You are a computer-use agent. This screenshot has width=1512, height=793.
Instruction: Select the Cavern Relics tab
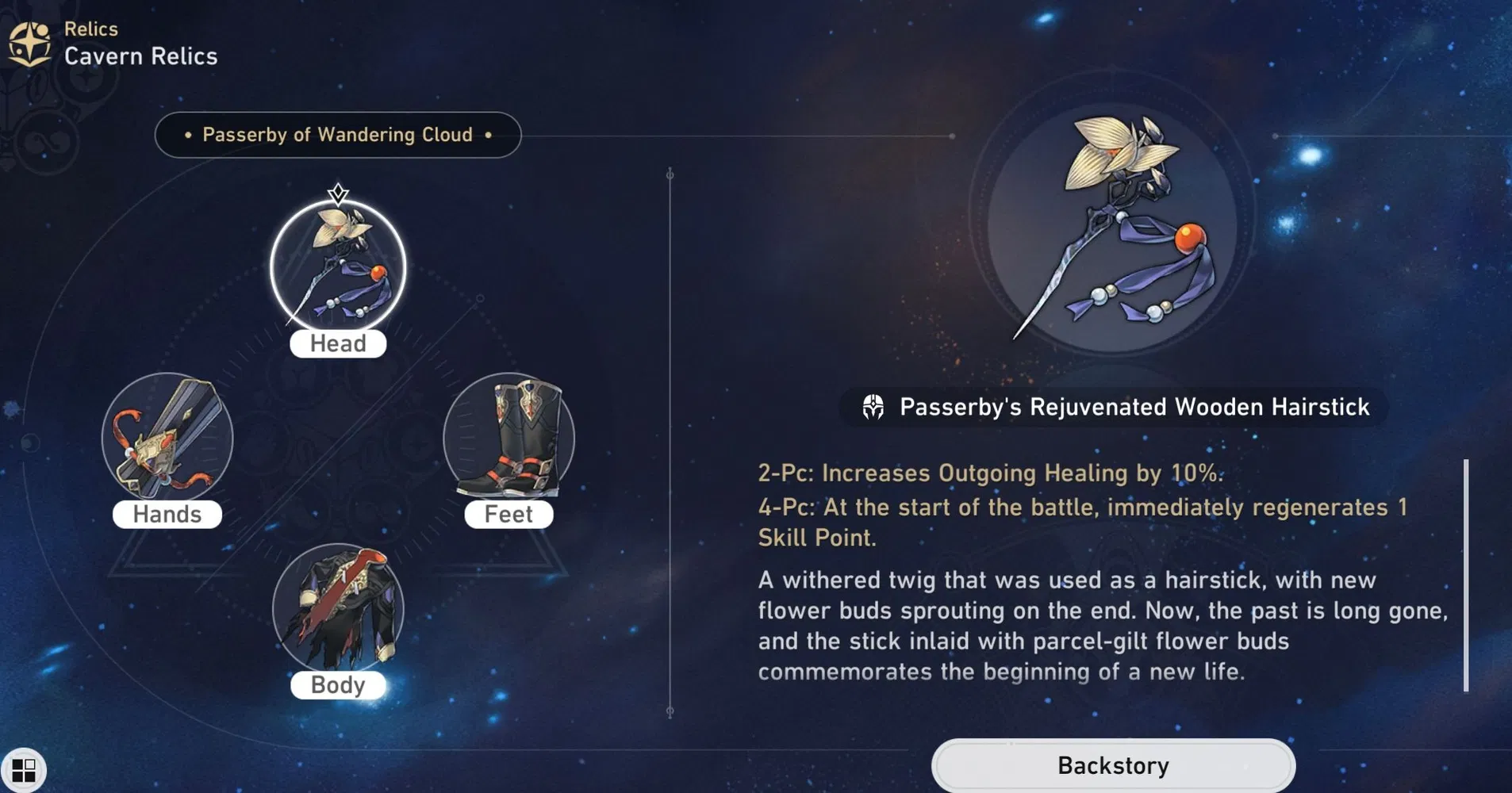tap(140, 56)
